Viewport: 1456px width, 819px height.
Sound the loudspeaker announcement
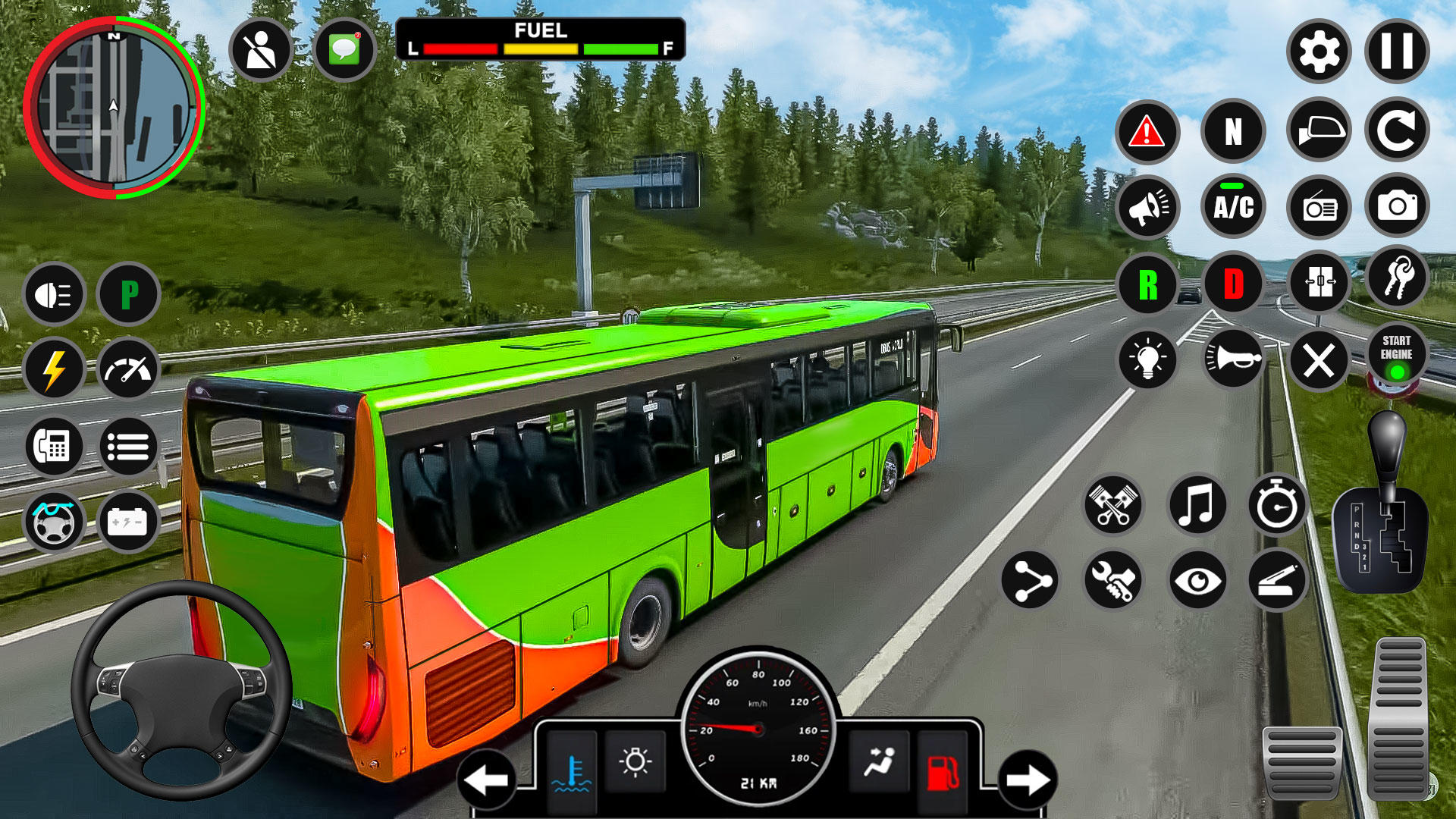click(x=1149, y=206)
